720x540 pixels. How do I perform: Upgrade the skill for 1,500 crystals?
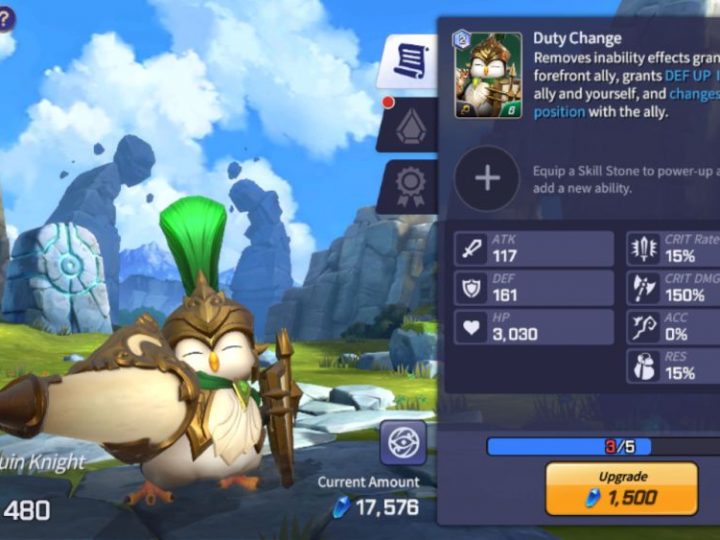[621, 488]
